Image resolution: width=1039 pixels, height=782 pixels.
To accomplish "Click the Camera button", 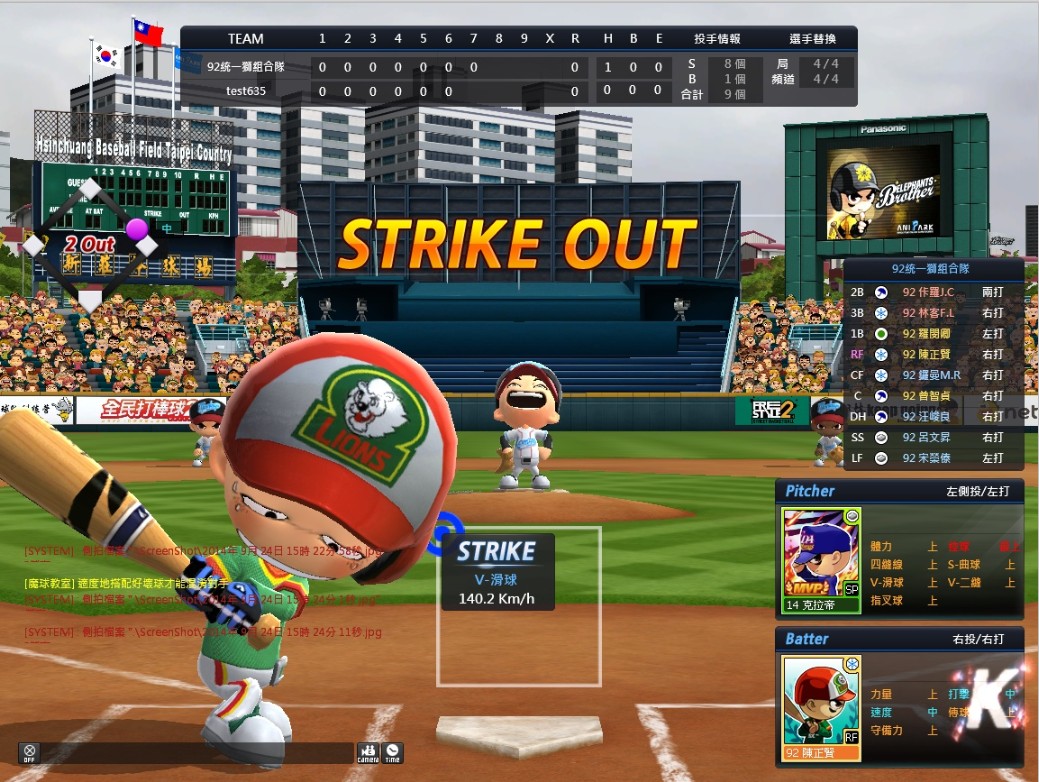I will click(368, 753).
